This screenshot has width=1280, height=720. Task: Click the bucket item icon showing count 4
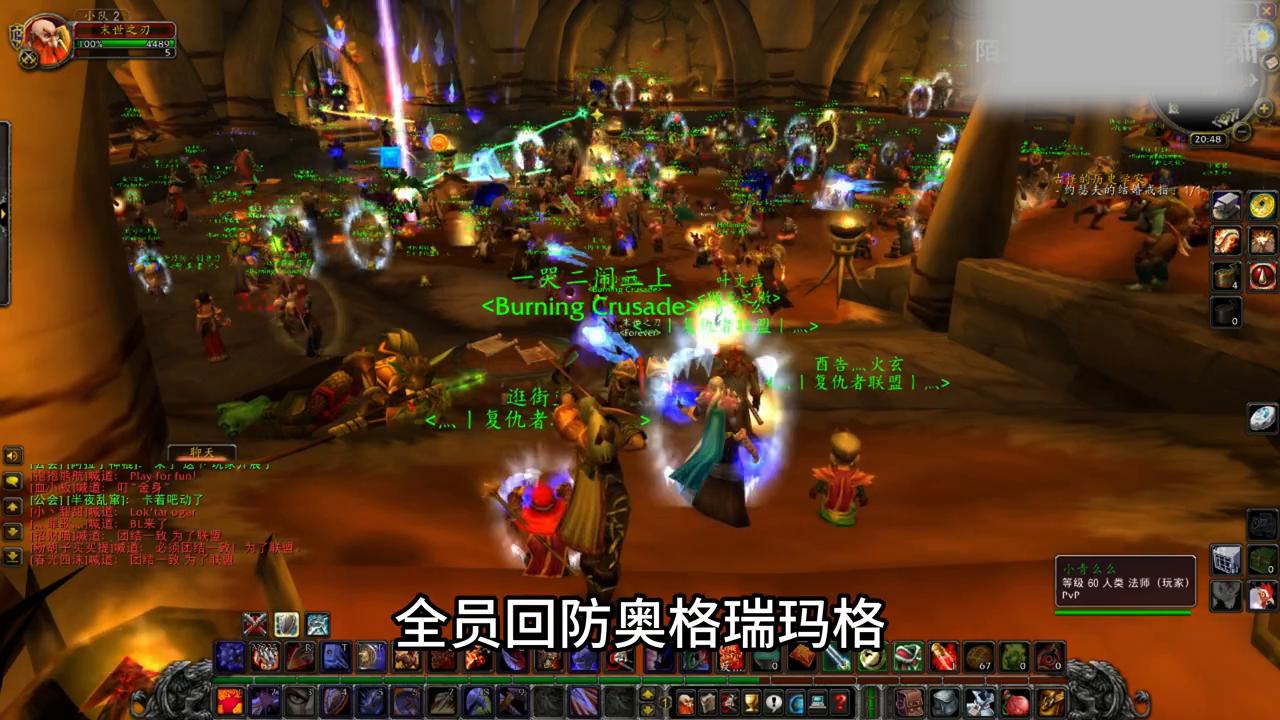(x=1224, y=276)
